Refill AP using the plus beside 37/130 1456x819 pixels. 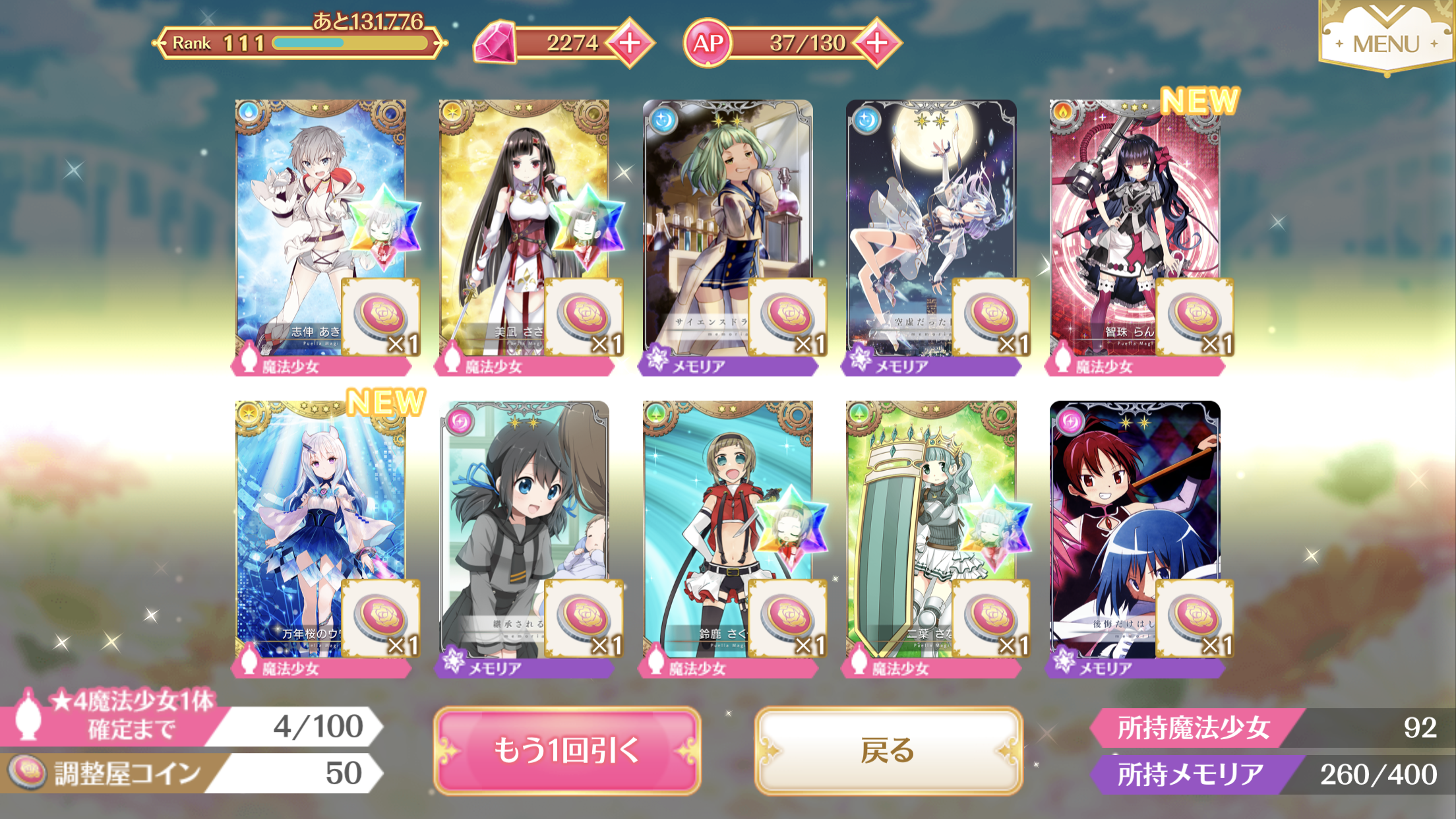tap(877, 43)
